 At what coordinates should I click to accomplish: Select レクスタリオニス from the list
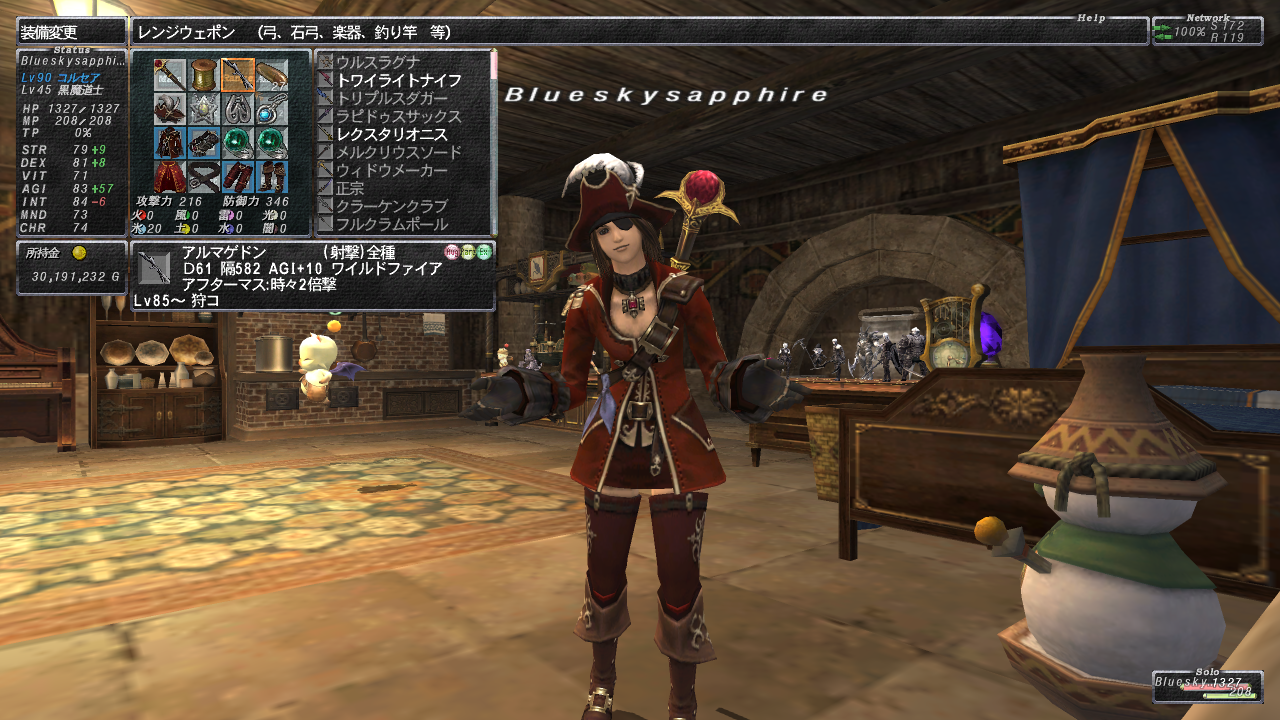click(391, 134)
